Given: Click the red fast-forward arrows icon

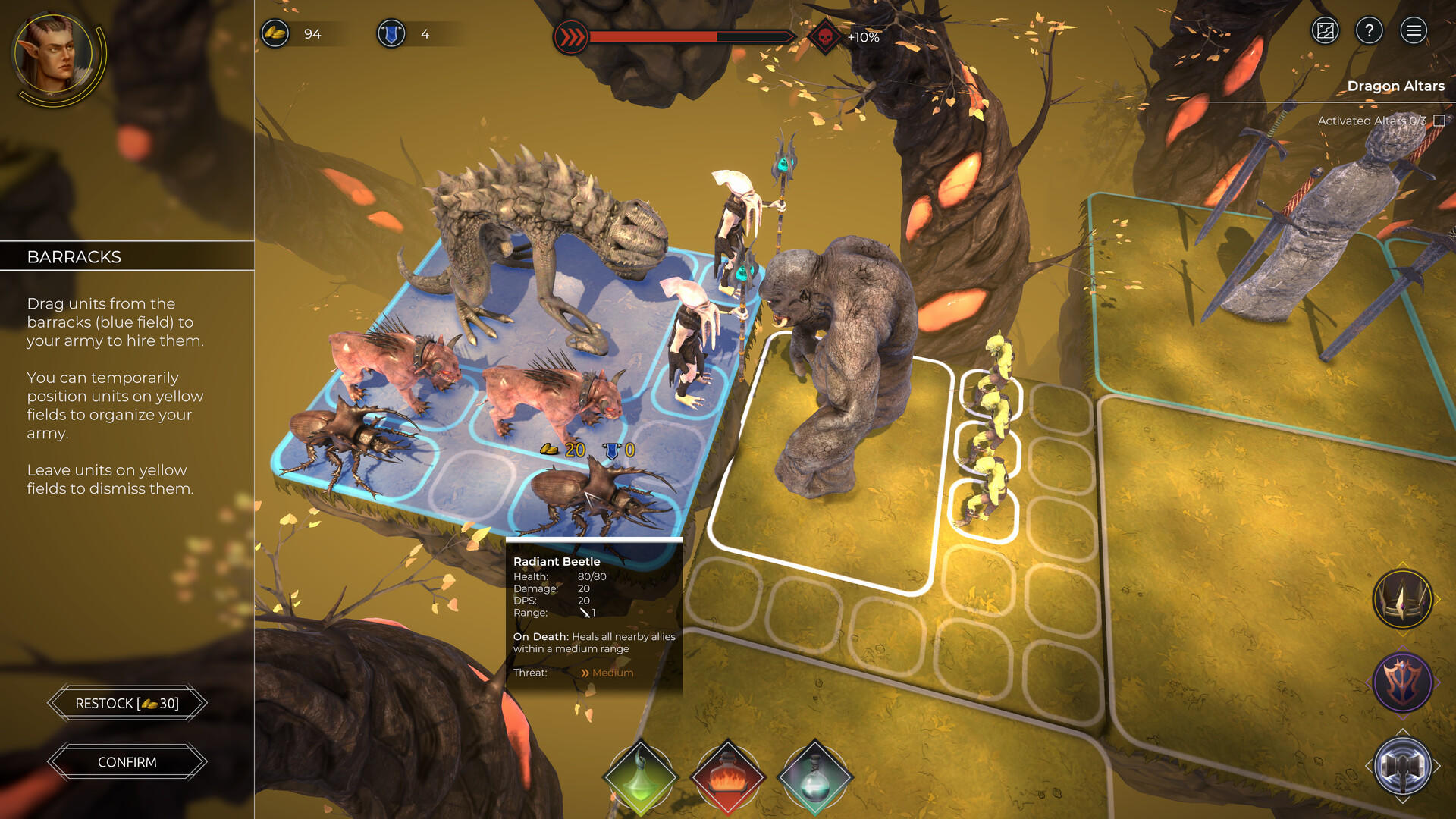Looking at the screenshot, I should pyautogui.click(x=571, y=36).
